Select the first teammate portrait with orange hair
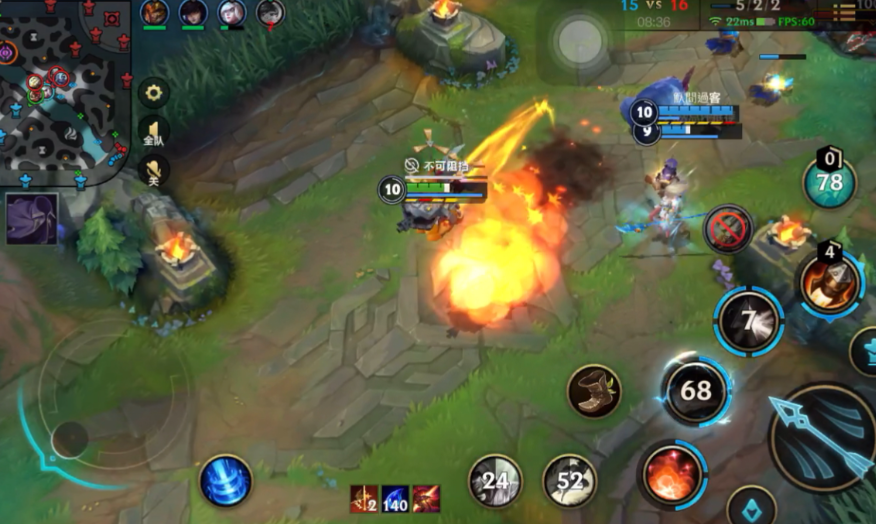This screenshot has width=876, height=524. [154, 13]
